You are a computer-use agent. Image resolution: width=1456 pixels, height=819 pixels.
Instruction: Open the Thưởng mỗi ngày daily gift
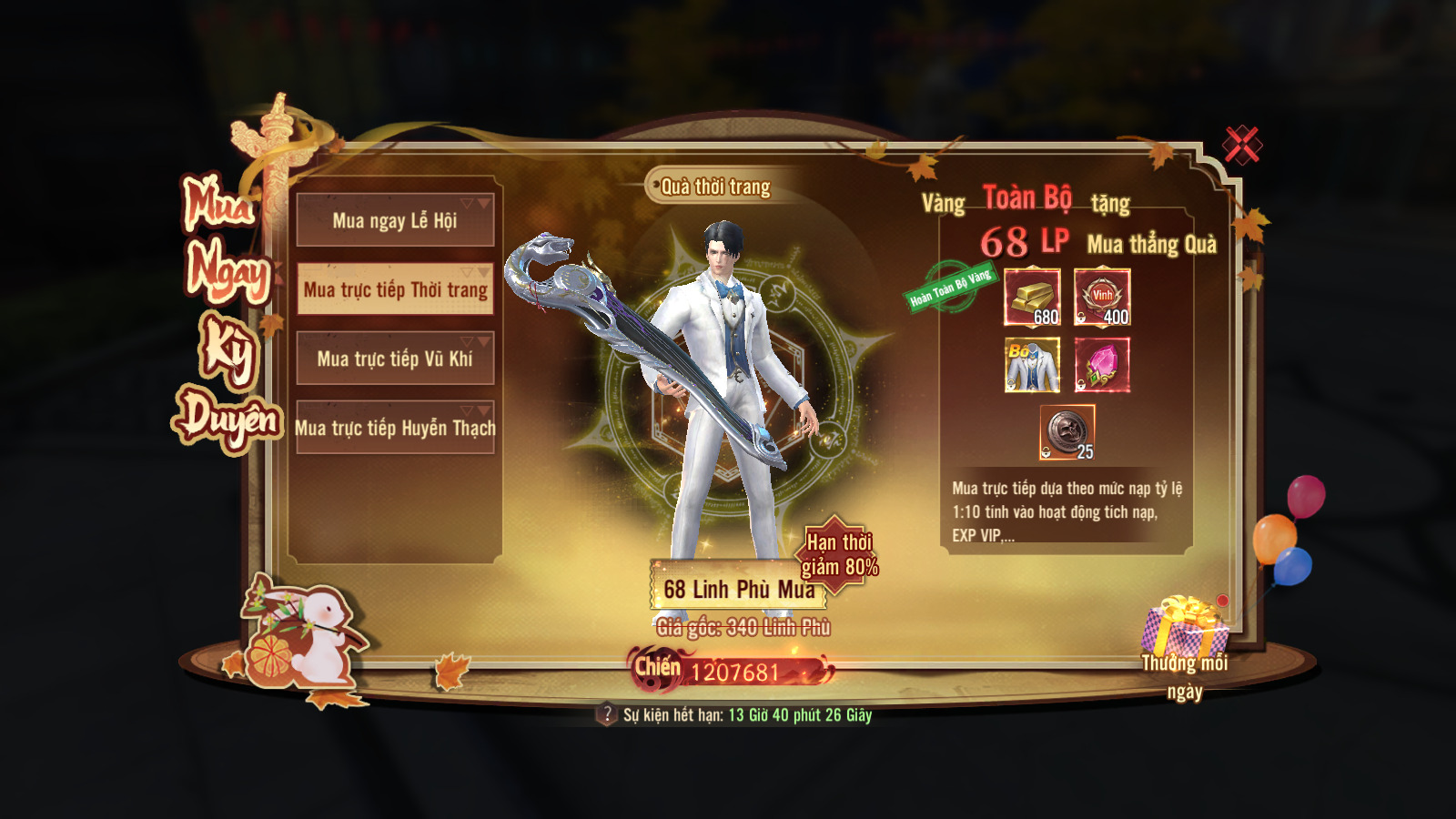1185,630
